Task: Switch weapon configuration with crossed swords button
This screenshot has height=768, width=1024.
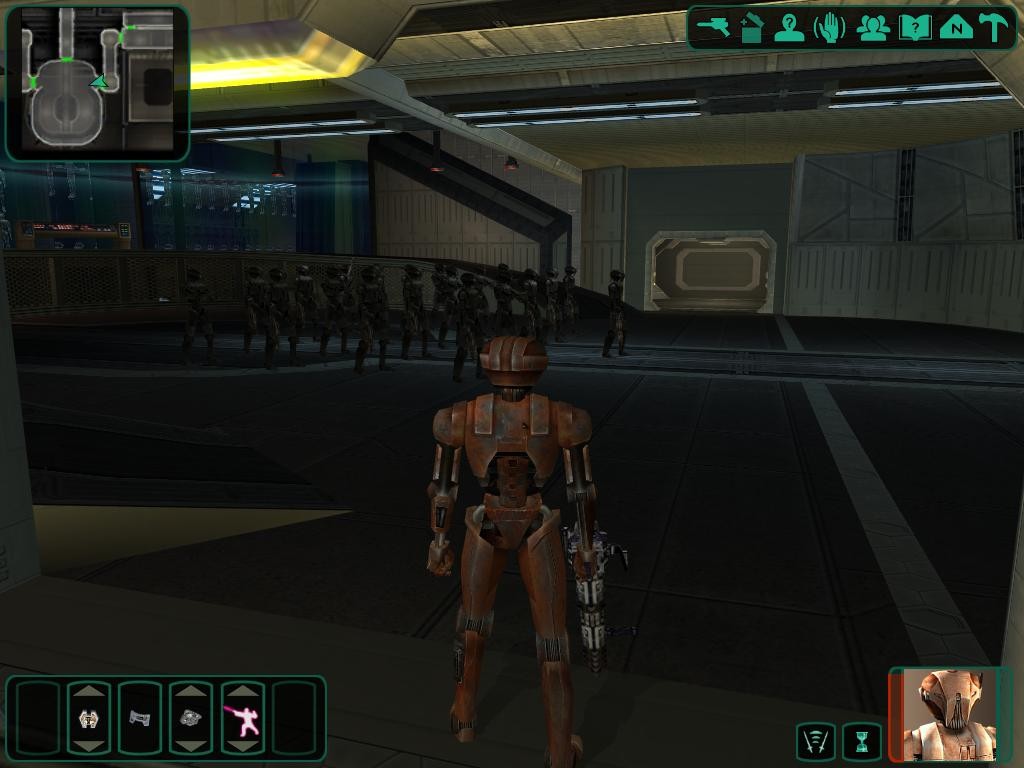Action: pos(816,741)
